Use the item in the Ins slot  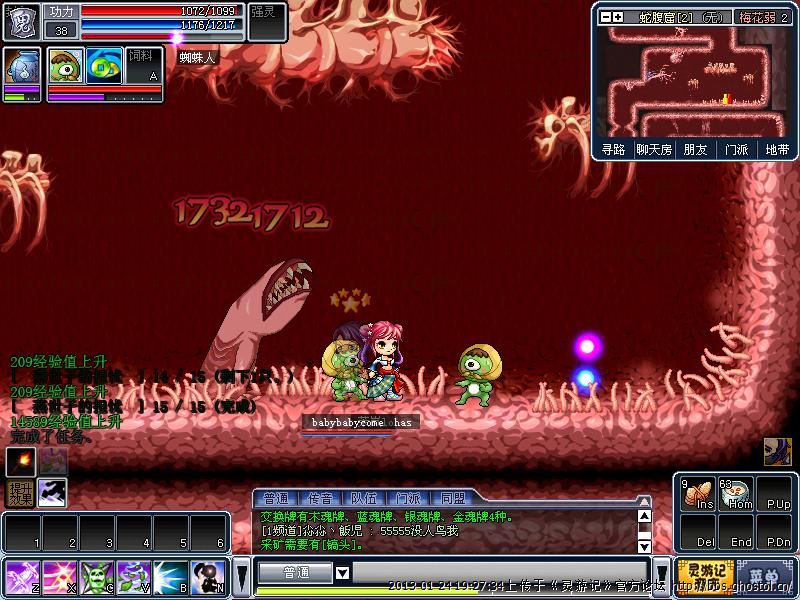point(696,495)
